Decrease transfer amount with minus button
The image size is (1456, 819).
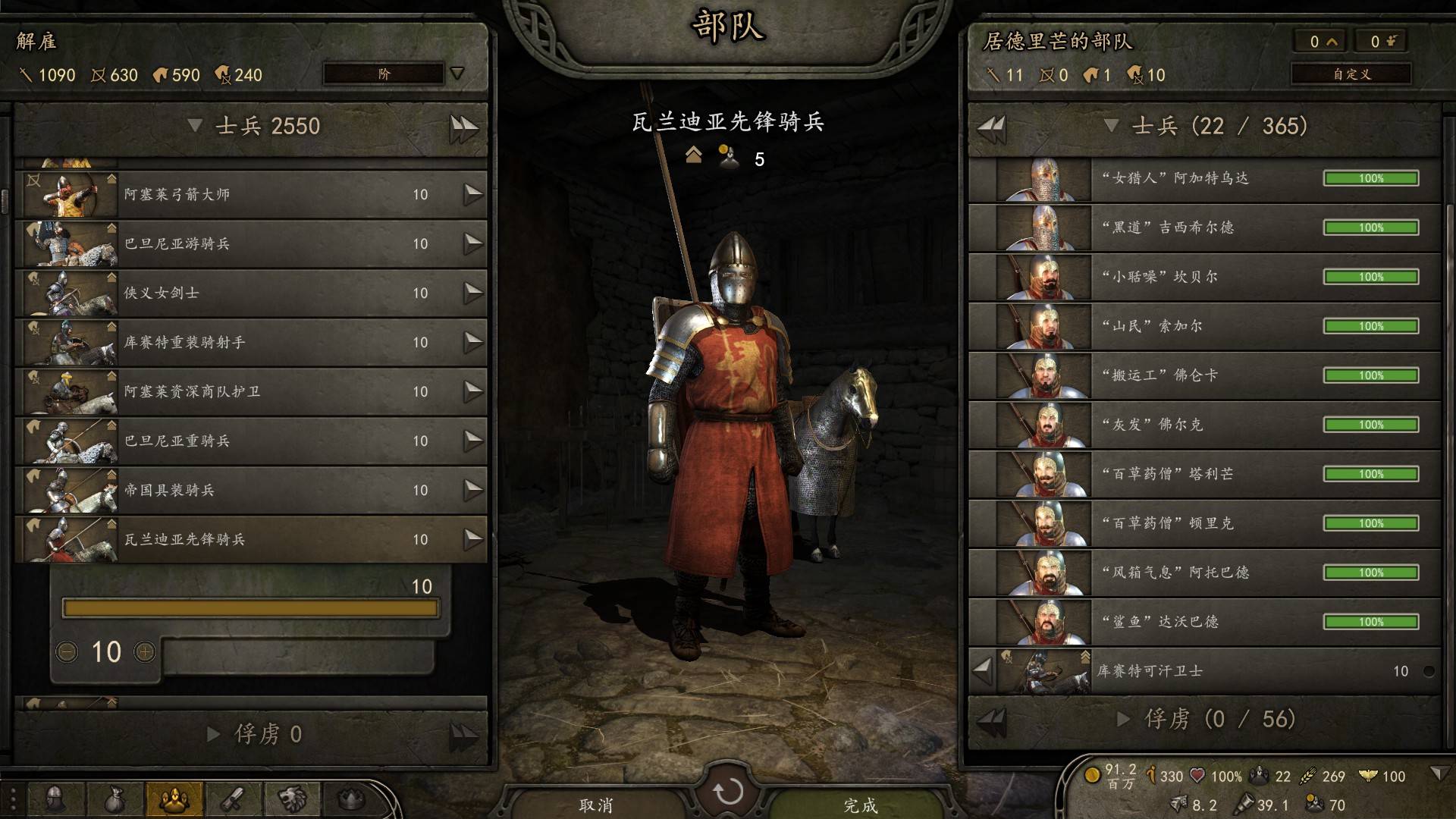[x=67, y=651]
